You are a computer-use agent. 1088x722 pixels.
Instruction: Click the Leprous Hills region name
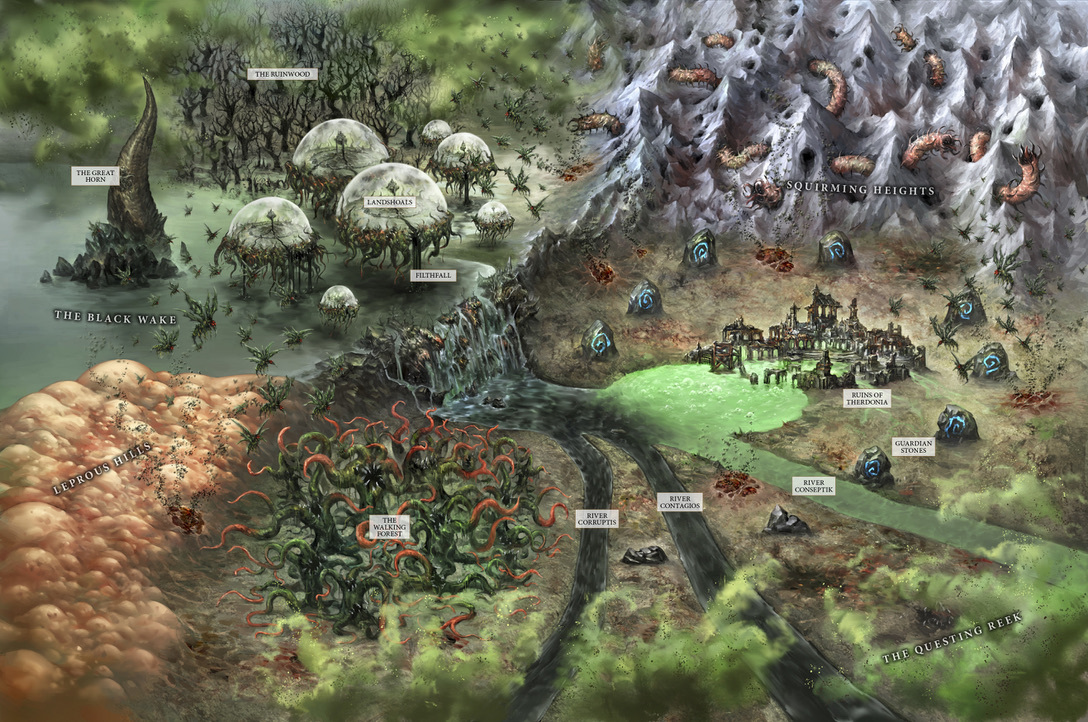point(104,467)
